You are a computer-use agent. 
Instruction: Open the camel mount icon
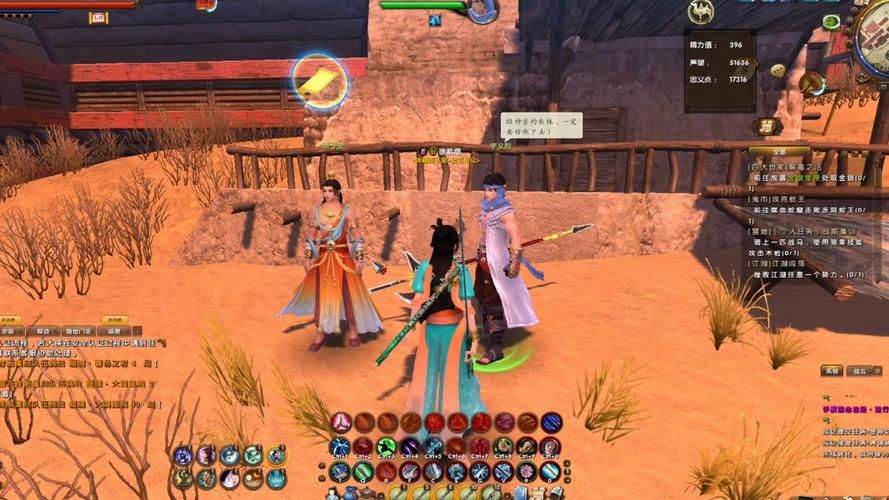click(701, 12)
